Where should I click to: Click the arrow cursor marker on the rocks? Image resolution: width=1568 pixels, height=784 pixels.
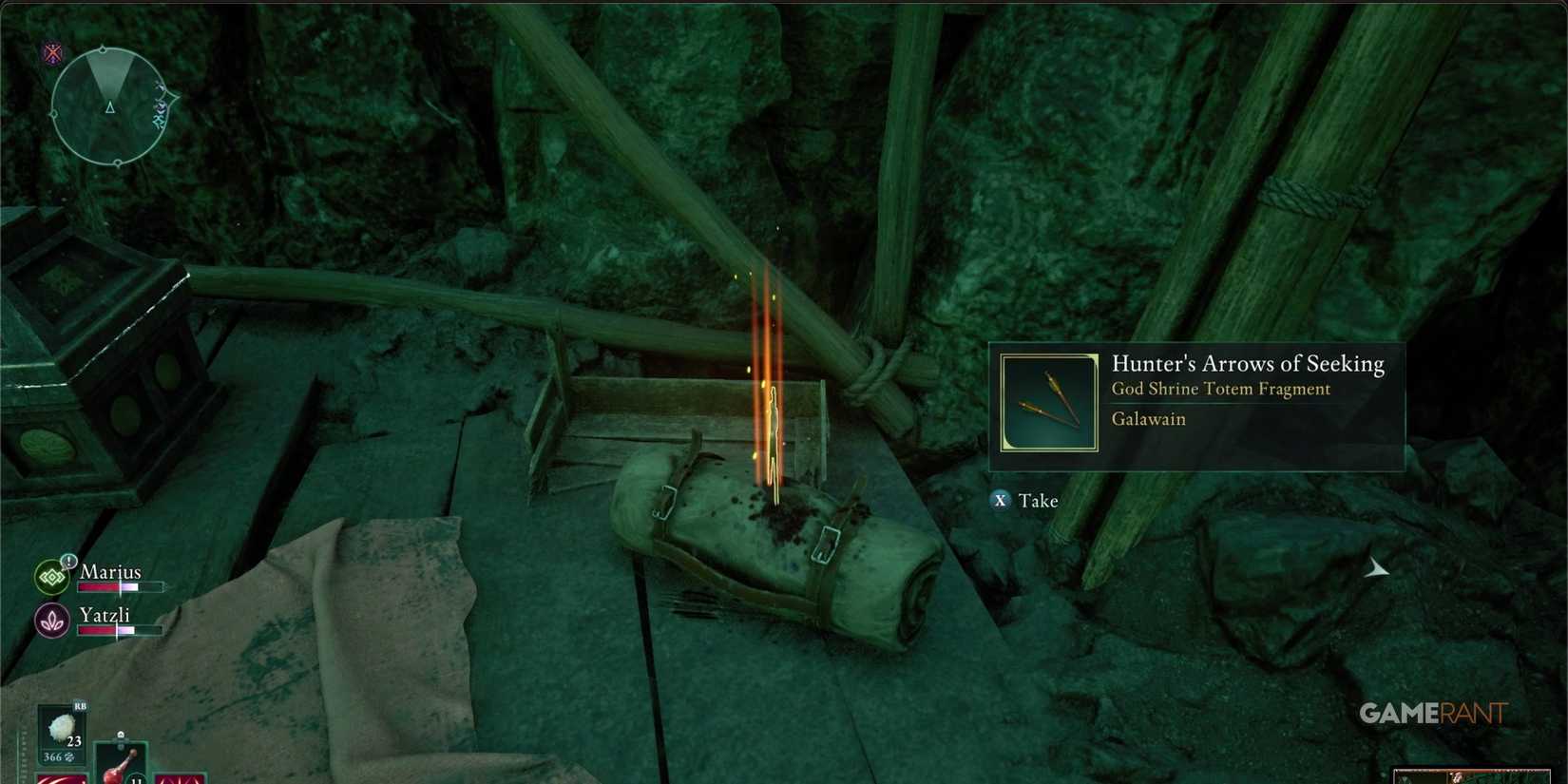(1376, 568)
